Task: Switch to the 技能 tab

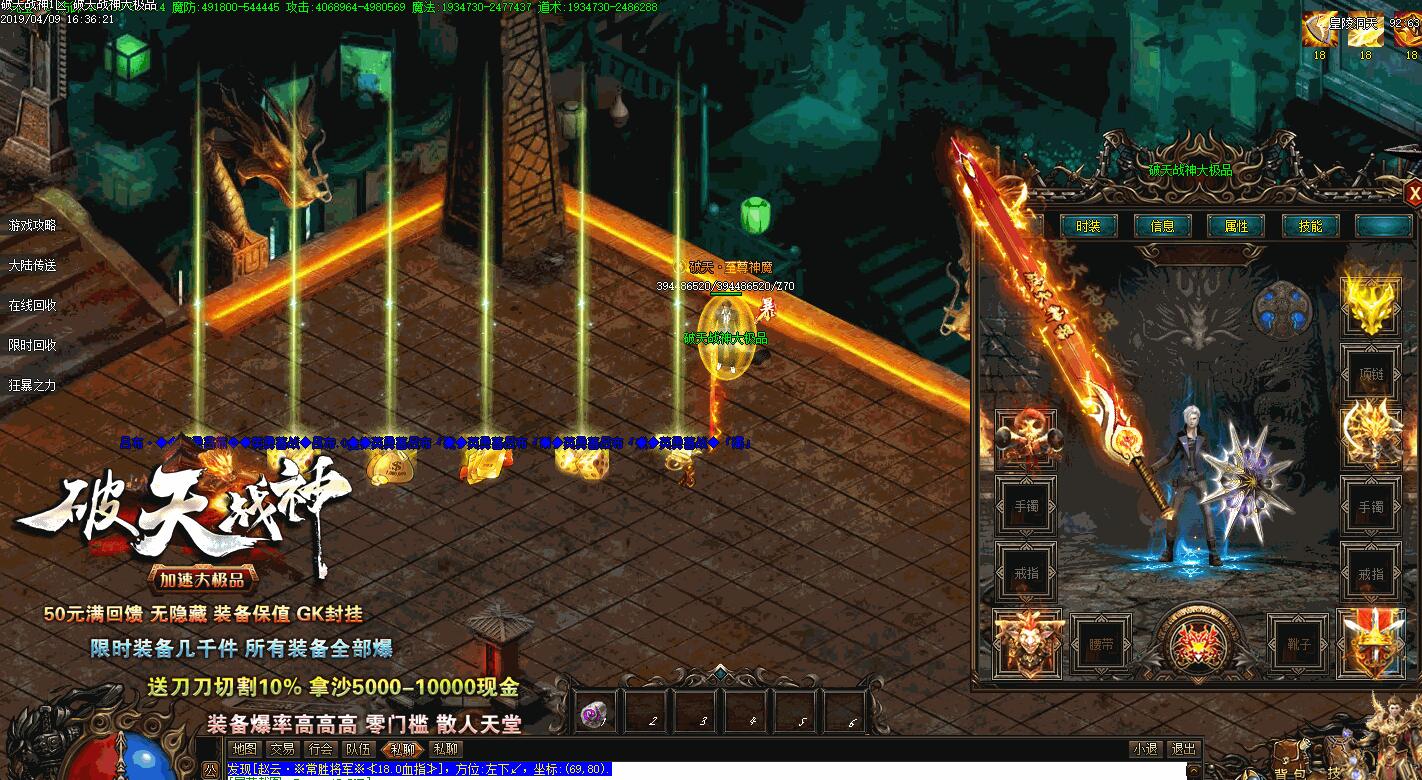Action: (1310, 226)
